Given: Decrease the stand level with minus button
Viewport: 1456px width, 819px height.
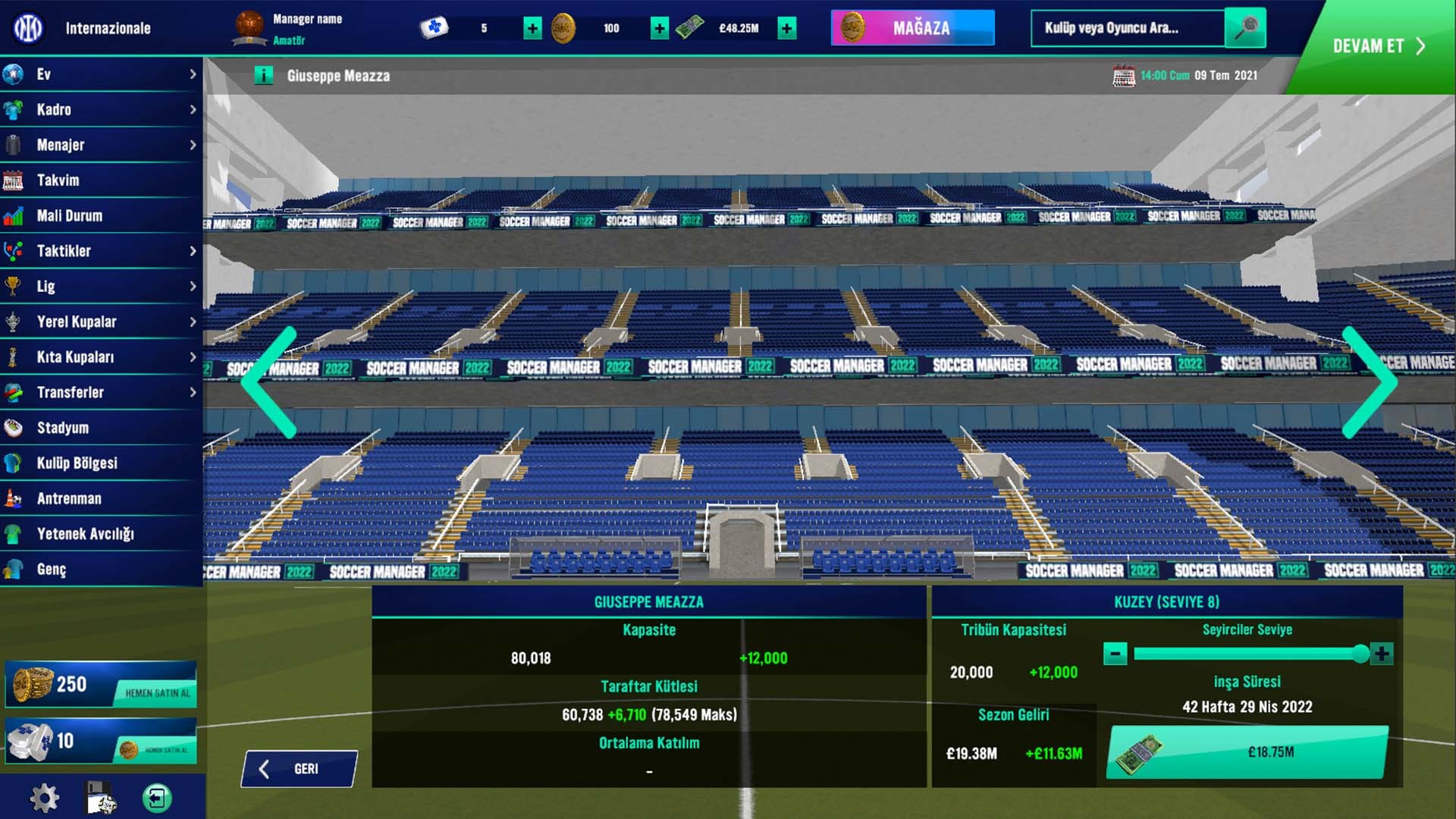Looking at the screenshot, I should [1115, 654].
